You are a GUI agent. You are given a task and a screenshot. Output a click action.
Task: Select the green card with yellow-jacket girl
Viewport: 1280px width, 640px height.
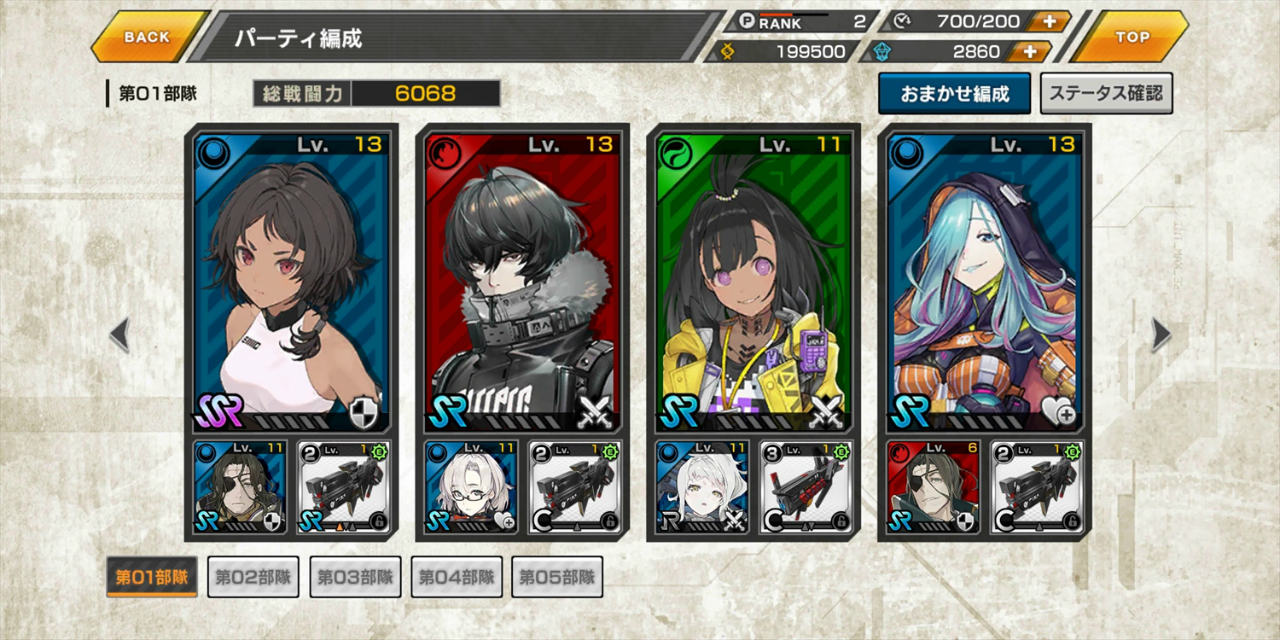click(753, 280)
